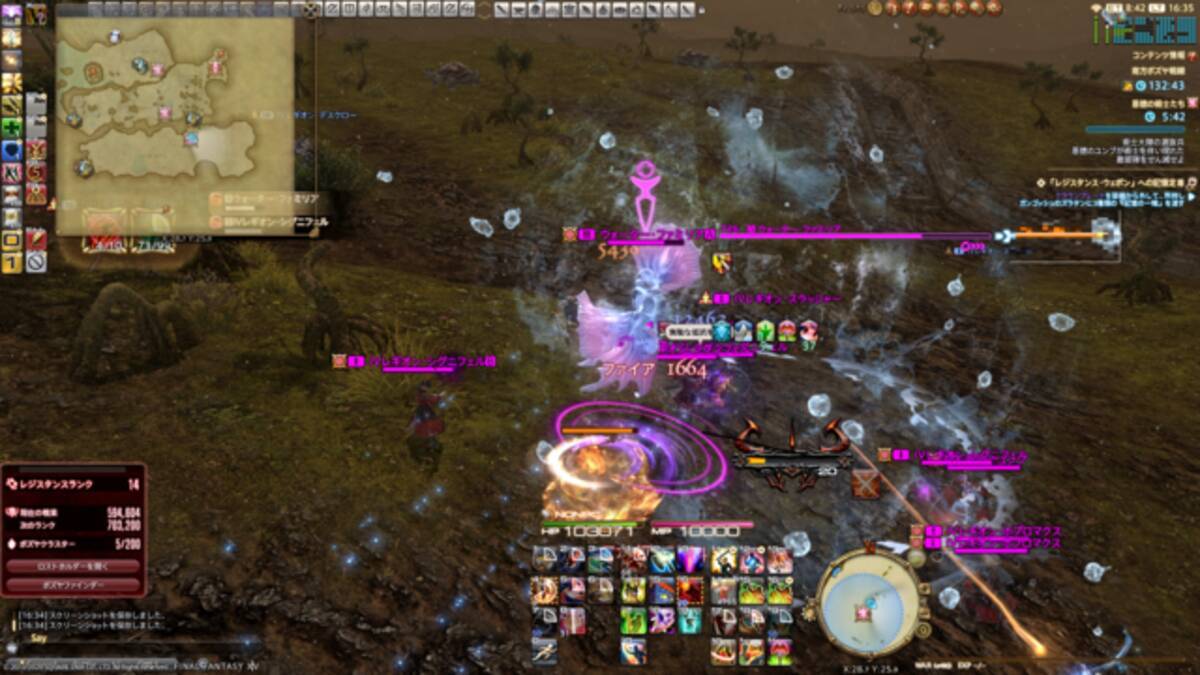
Task: Use the sprint running-figure hotbar action
Action: click(x=545, y=652)
